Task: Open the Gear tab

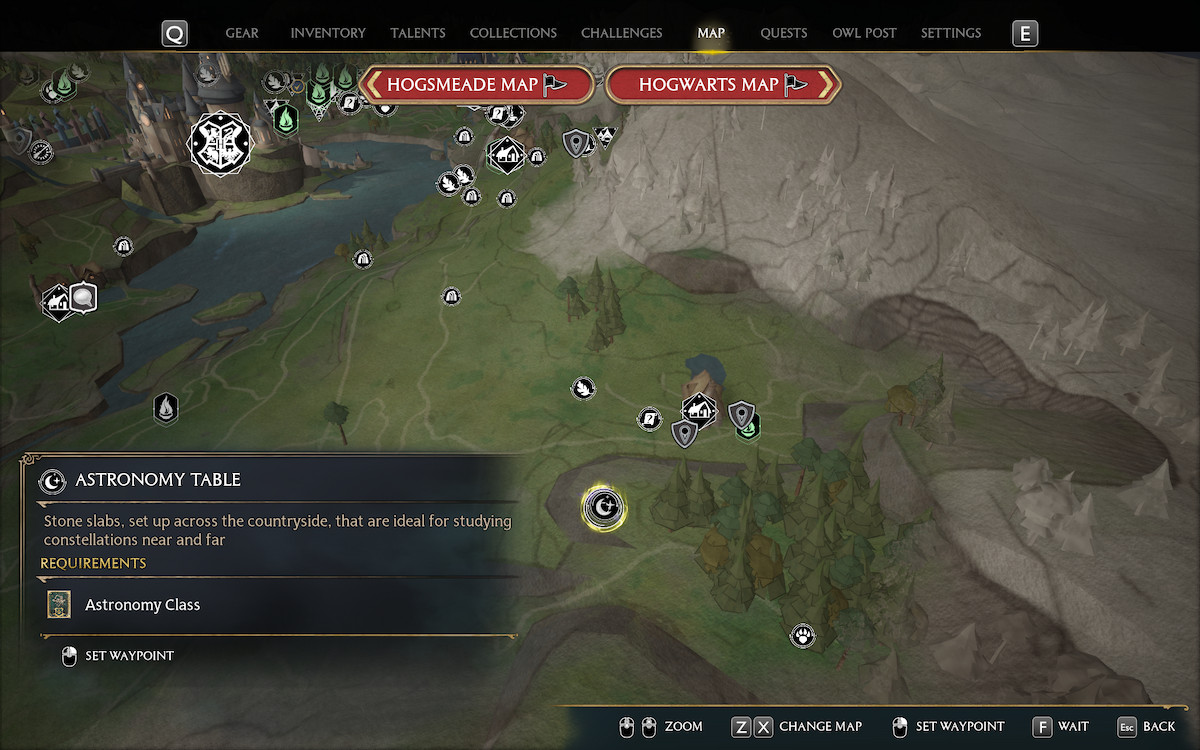Action: (242, 33)
